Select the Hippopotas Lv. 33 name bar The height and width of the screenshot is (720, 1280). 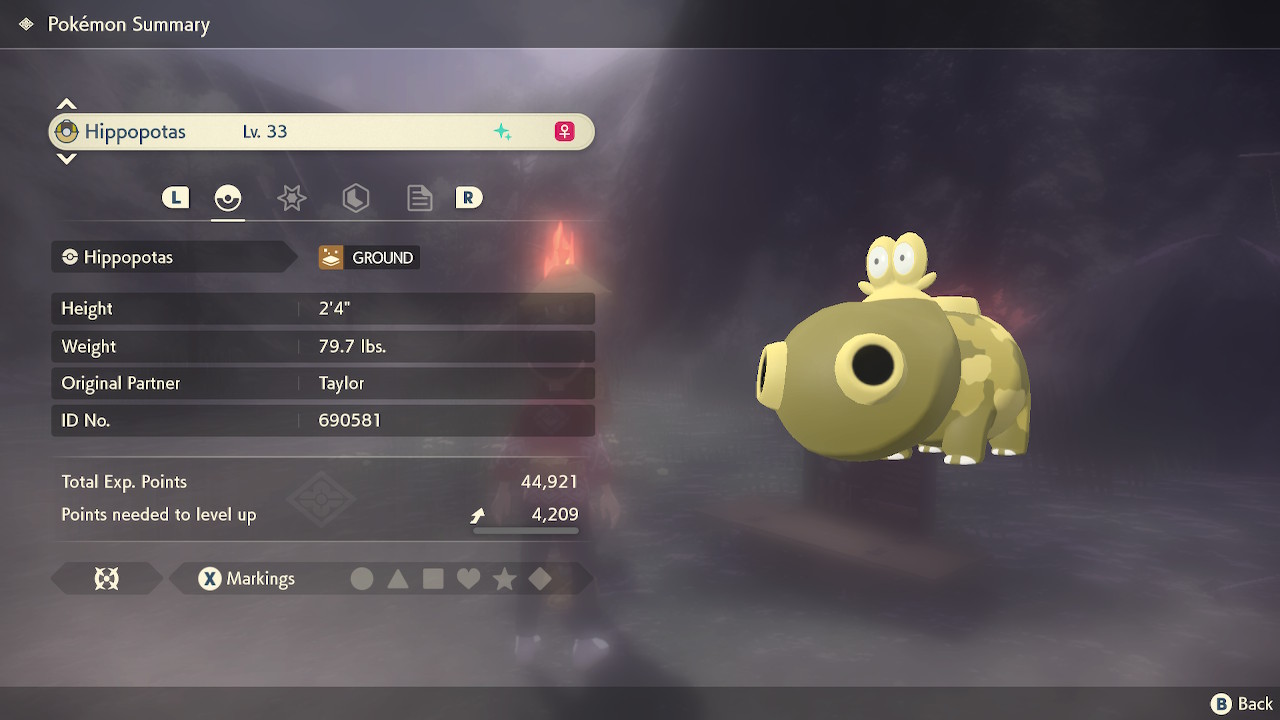(320, 132)
